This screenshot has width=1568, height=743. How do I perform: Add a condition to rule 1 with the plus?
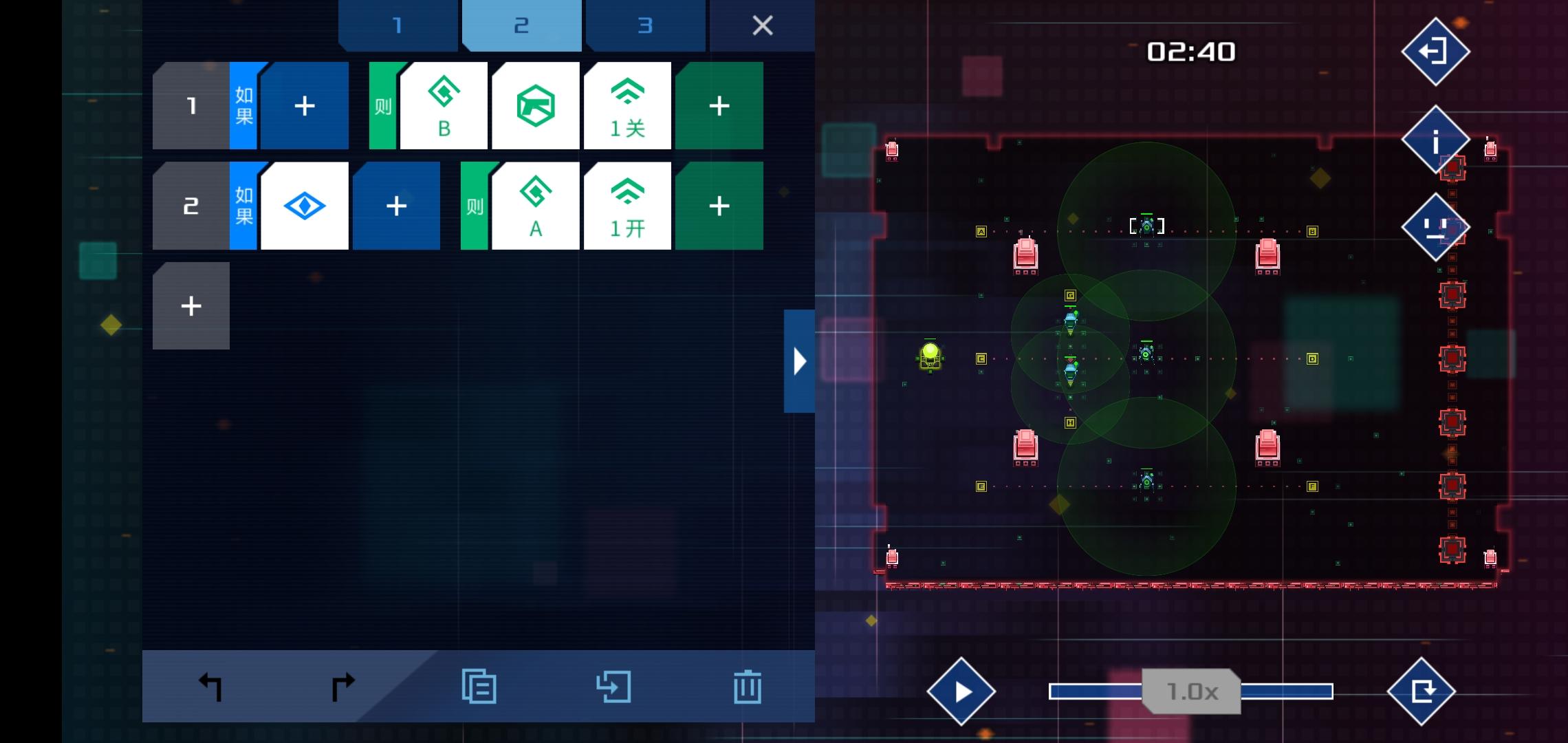point(305,105)
